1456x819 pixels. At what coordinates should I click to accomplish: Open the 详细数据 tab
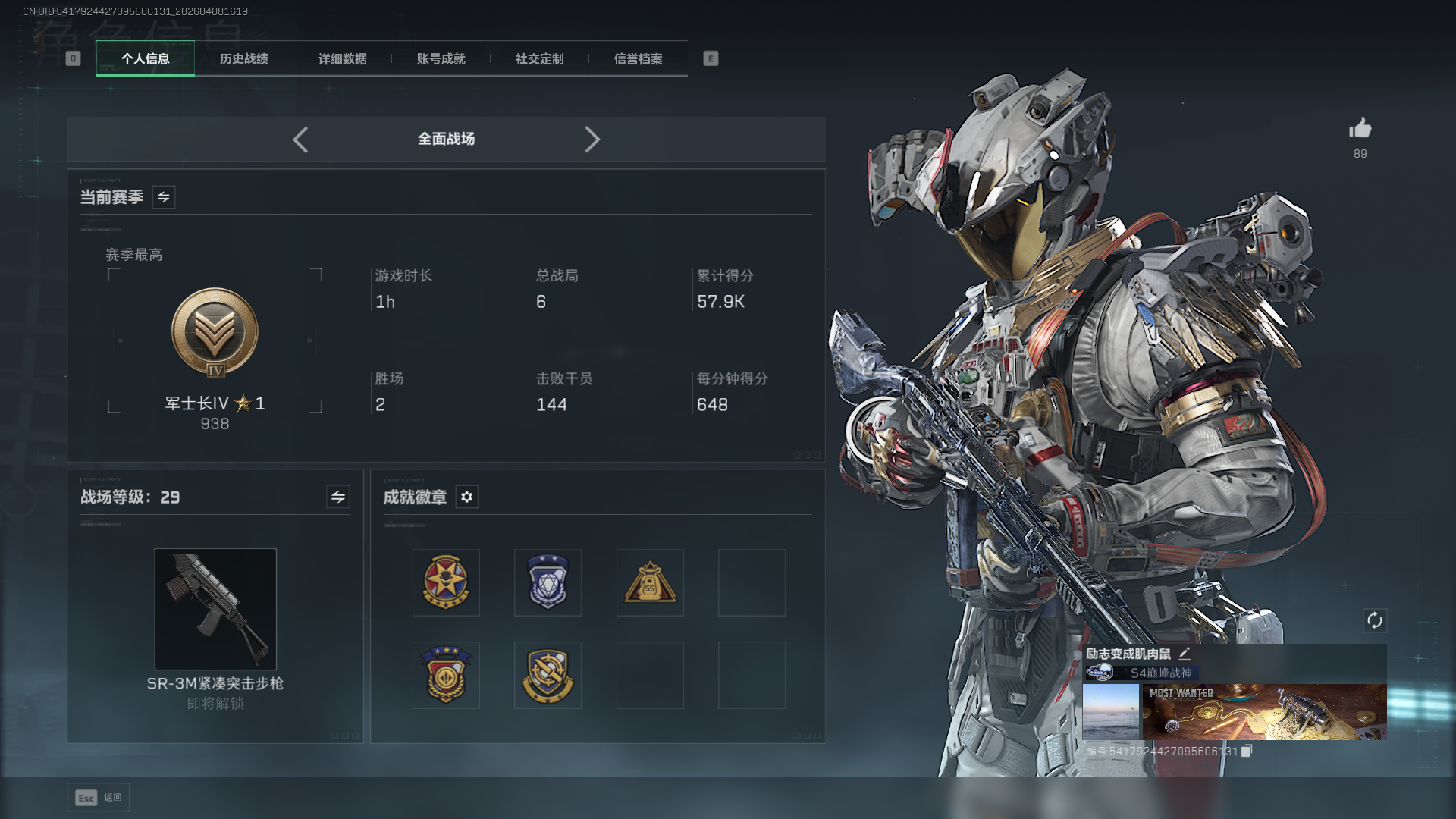pyautogui.click(x=342, y=59)
